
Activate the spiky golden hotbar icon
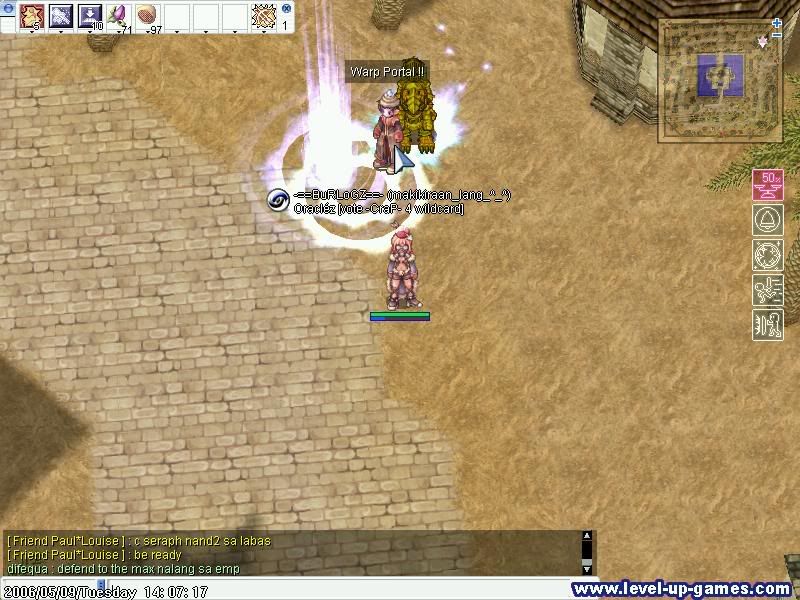coord(263,16)
